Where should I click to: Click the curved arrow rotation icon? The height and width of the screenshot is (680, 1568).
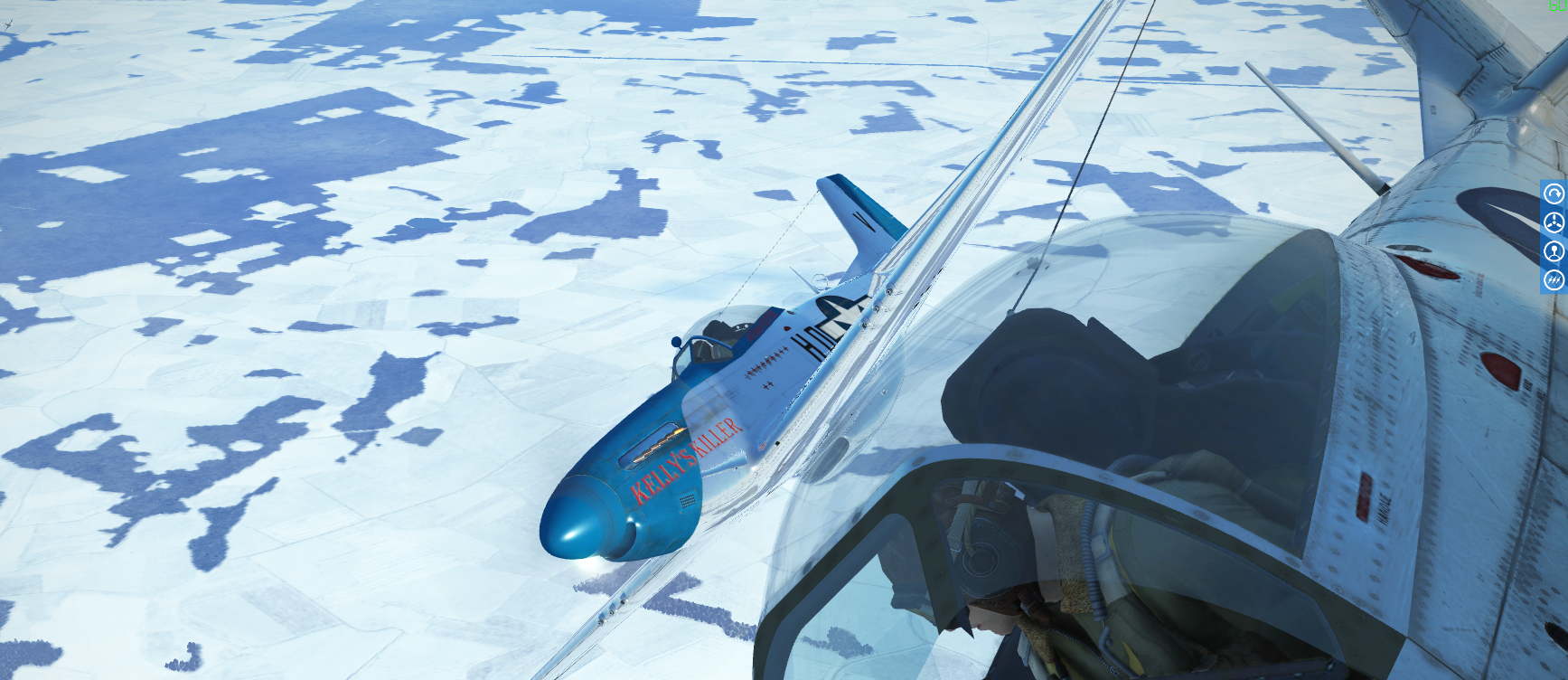pyautogui.click(x=1554, y=194)
